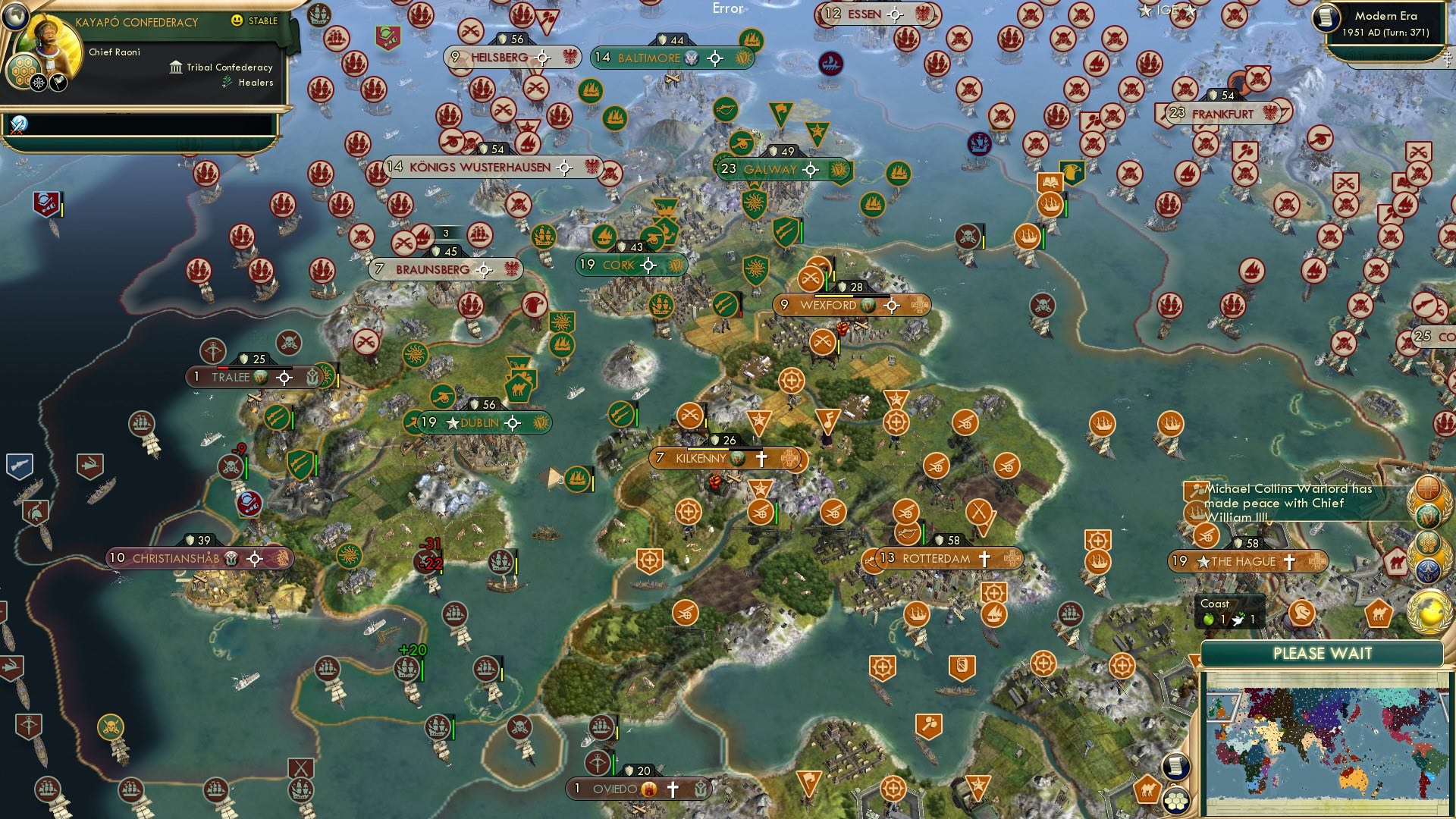Click the honeycomb icon in the bottom-right corner
This screenshot has width=1456, height=819.
pyautogui.click(x=1176, y=802)
